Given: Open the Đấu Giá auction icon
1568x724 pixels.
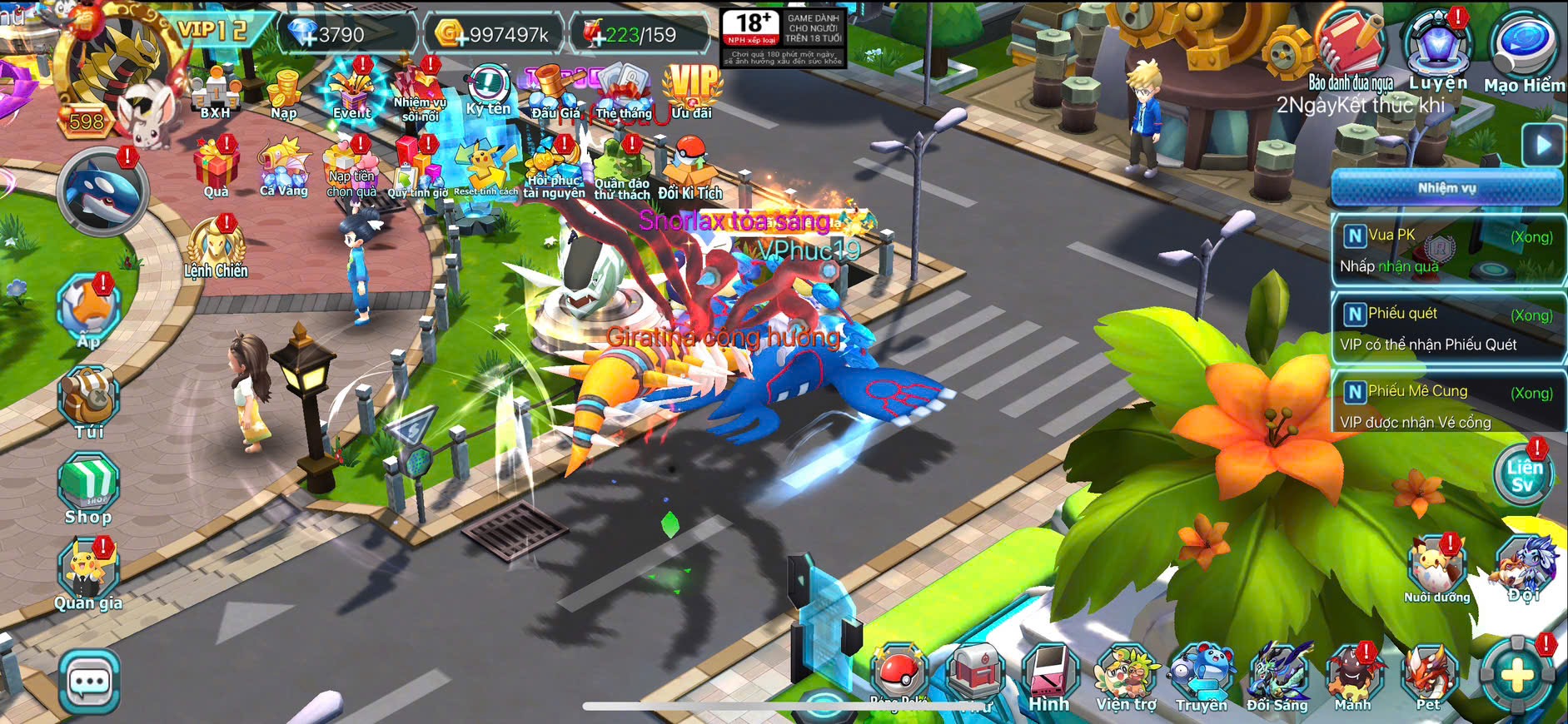Looking at the screenshot, I should pyautogui.click(x=555, y=92).
